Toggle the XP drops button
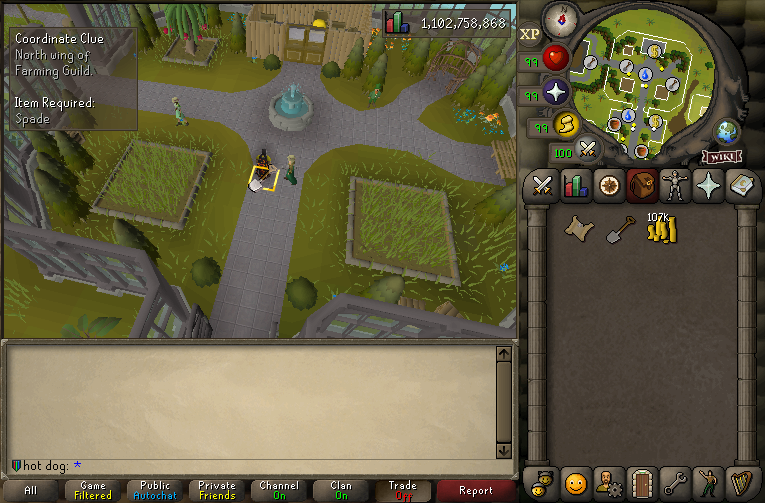 tap(530, 33)
